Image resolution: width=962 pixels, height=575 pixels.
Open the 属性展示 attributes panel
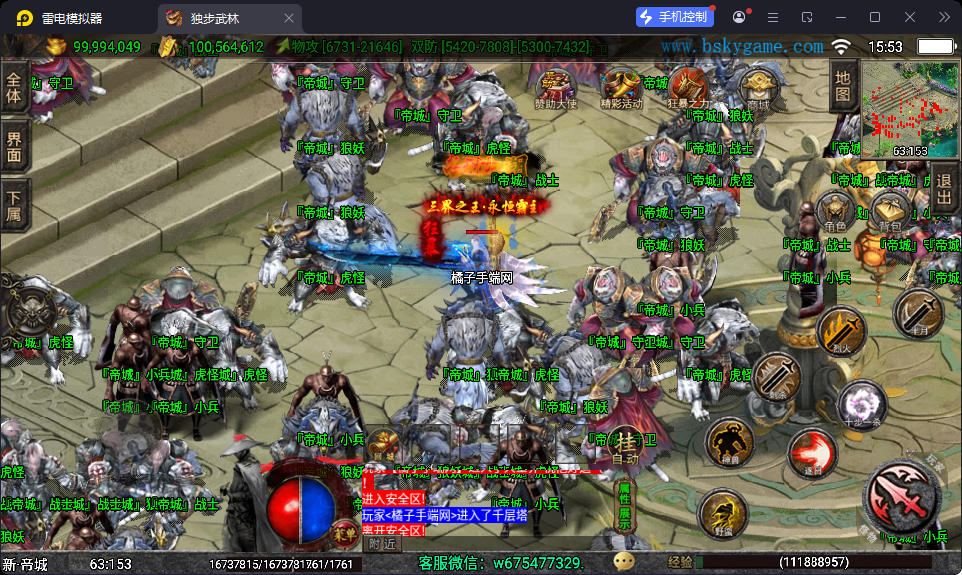(x=624, y=506)
